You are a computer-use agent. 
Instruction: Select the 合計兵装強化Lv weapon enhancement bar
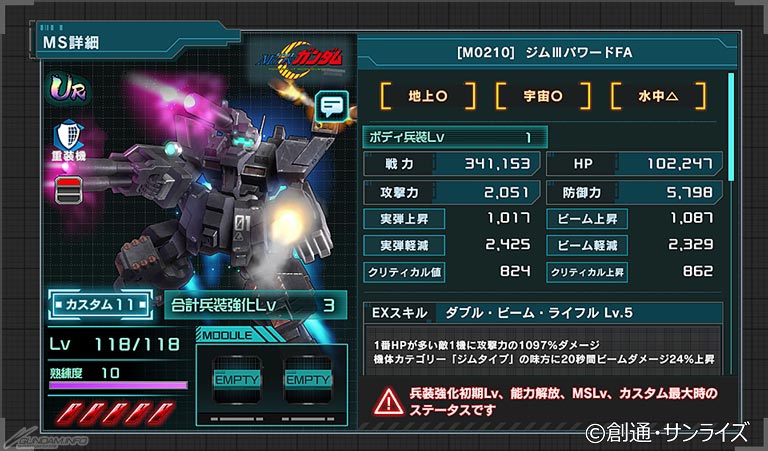(x=256, y=304)
